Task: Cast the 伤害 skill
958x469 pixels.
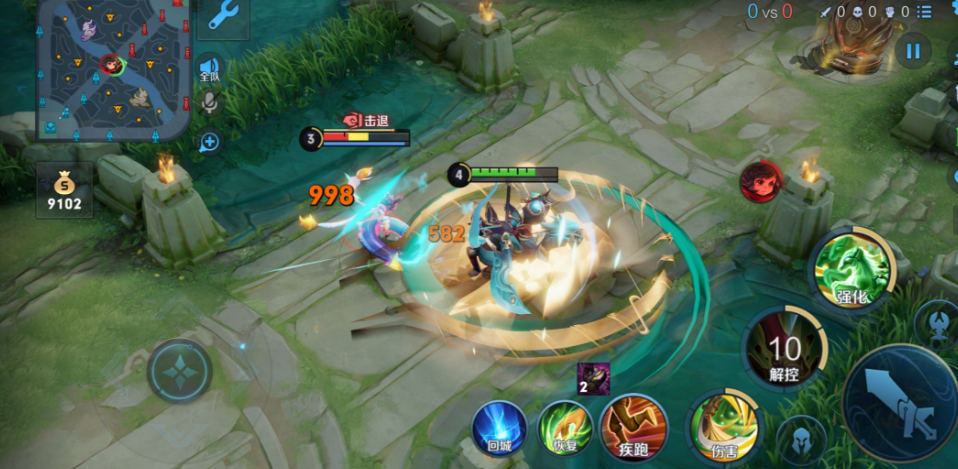Action: (724, 427)
